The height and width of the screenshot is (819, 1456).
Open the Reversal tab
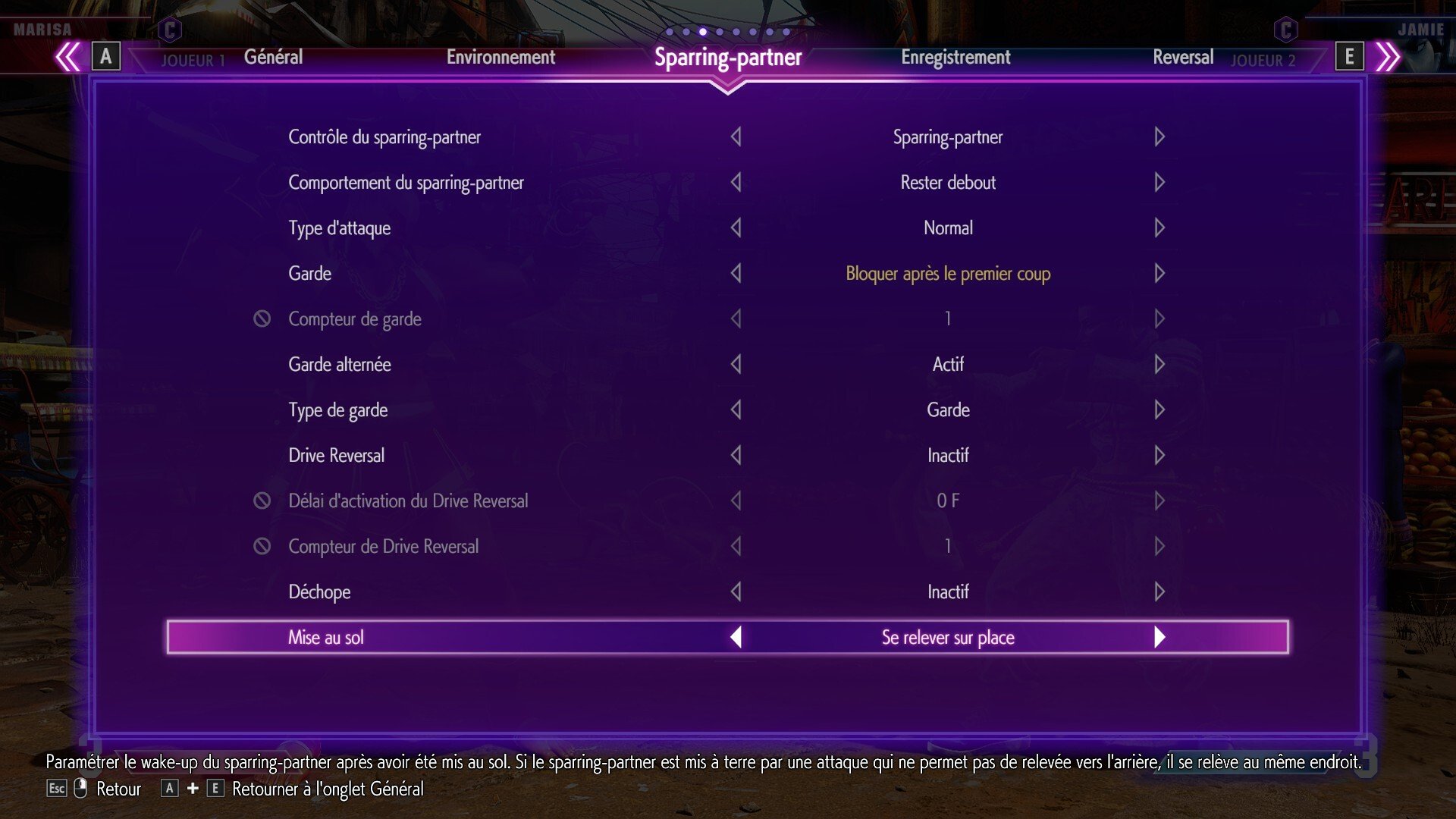click(1183, 56)
